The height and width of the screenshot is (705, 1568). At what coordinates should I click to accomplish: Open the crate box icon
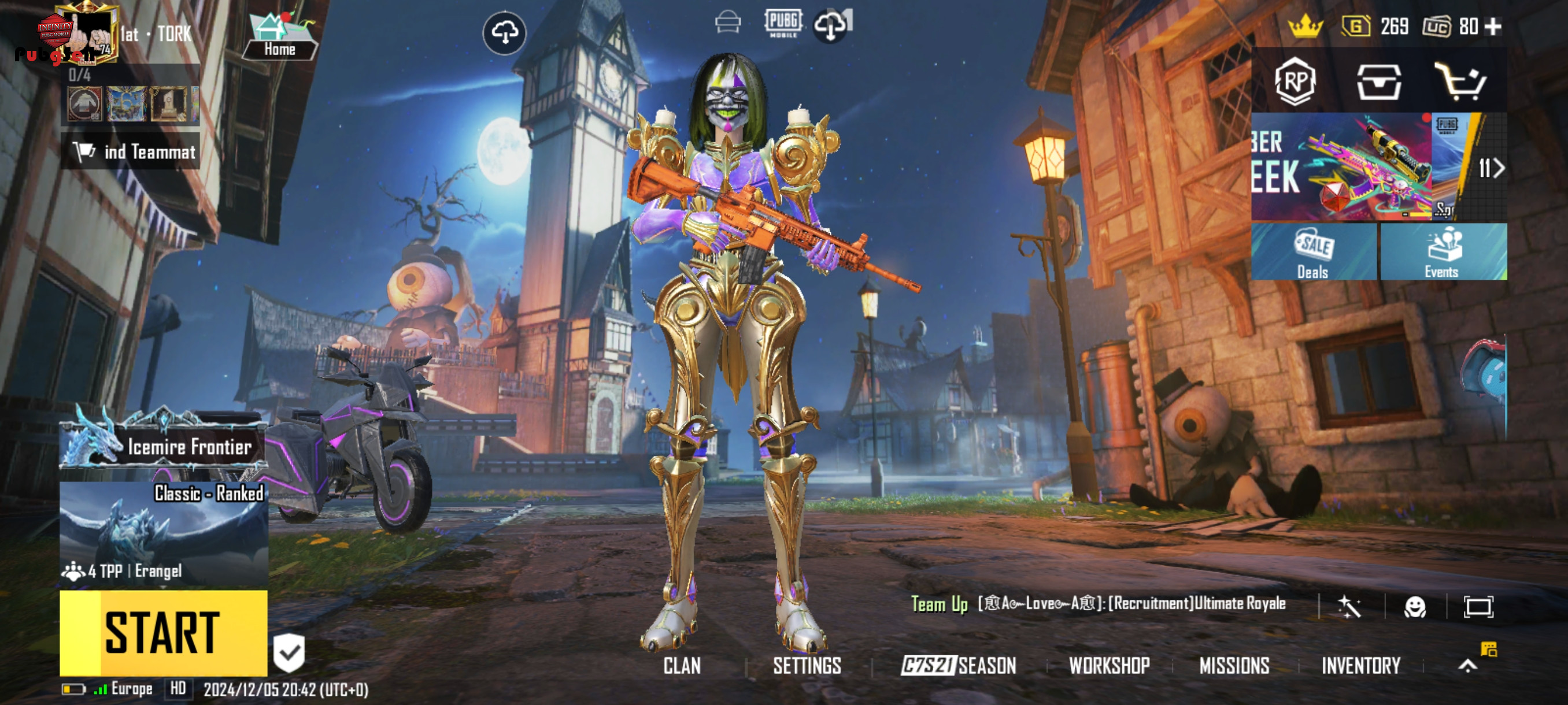point(1378,81)
